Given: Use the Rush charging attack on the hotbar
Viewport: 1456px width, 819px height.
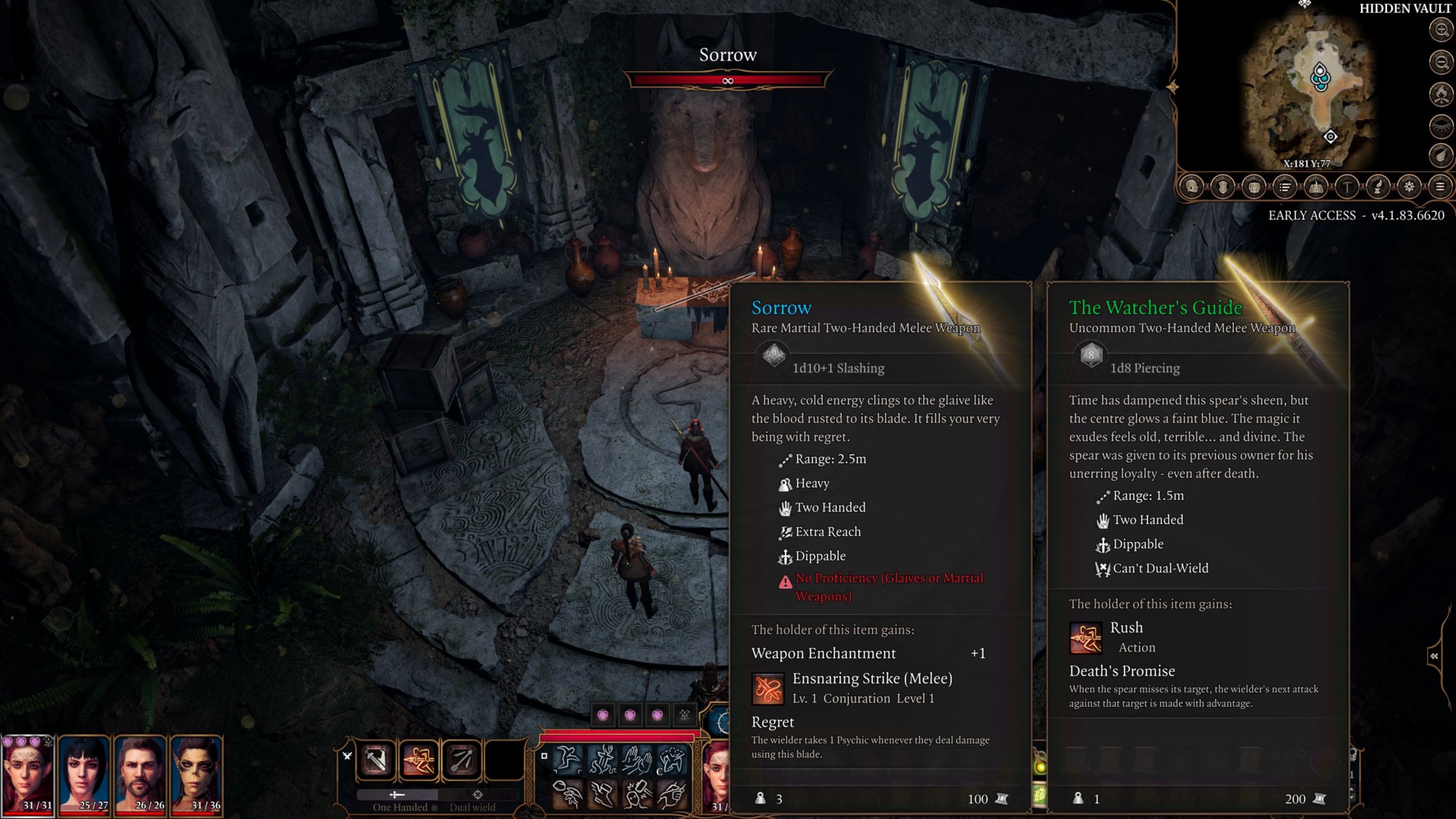Looking at the screenshot, I should click(419, 760).
